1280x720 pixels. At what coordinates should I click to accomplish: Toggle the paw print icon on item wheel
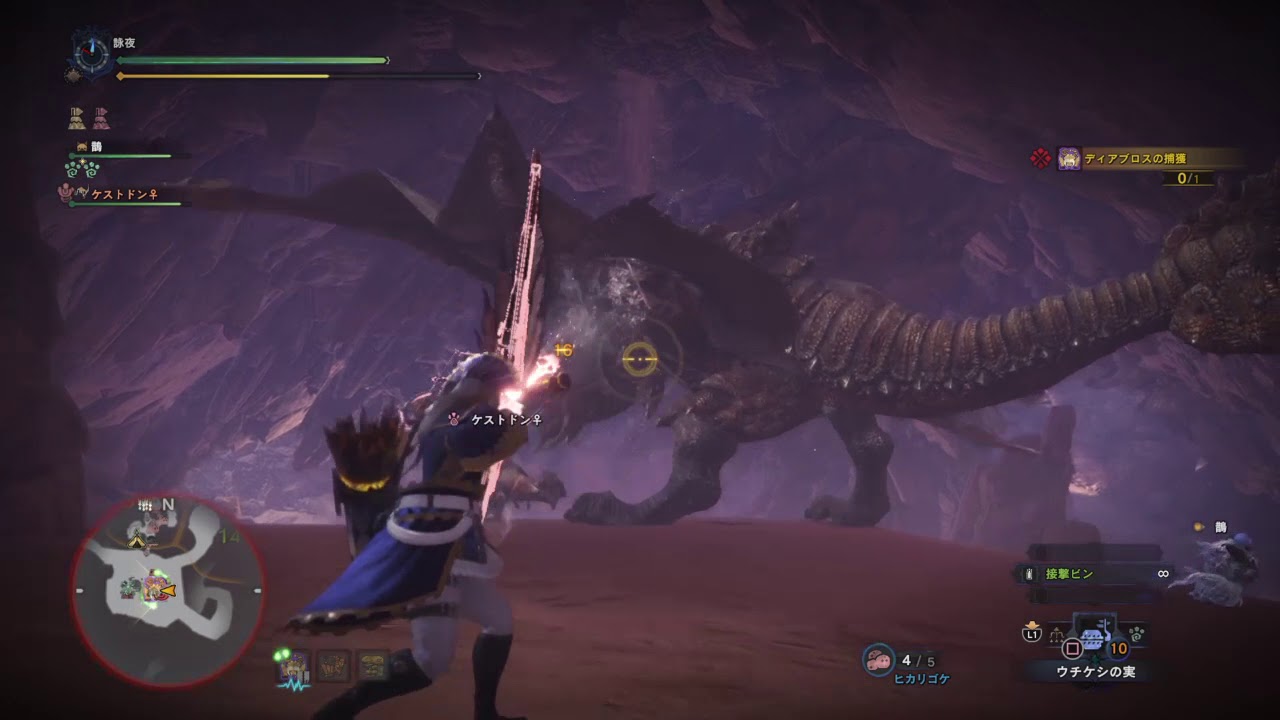coord(1137,635)
